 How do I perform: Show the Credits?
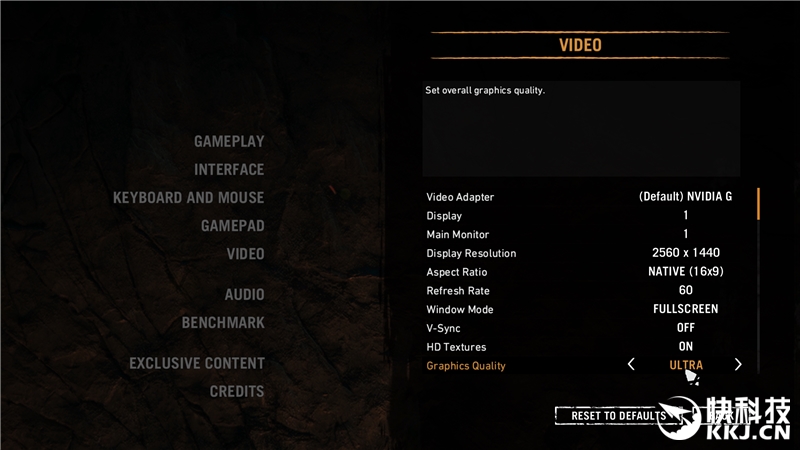(x=236, y=392)
